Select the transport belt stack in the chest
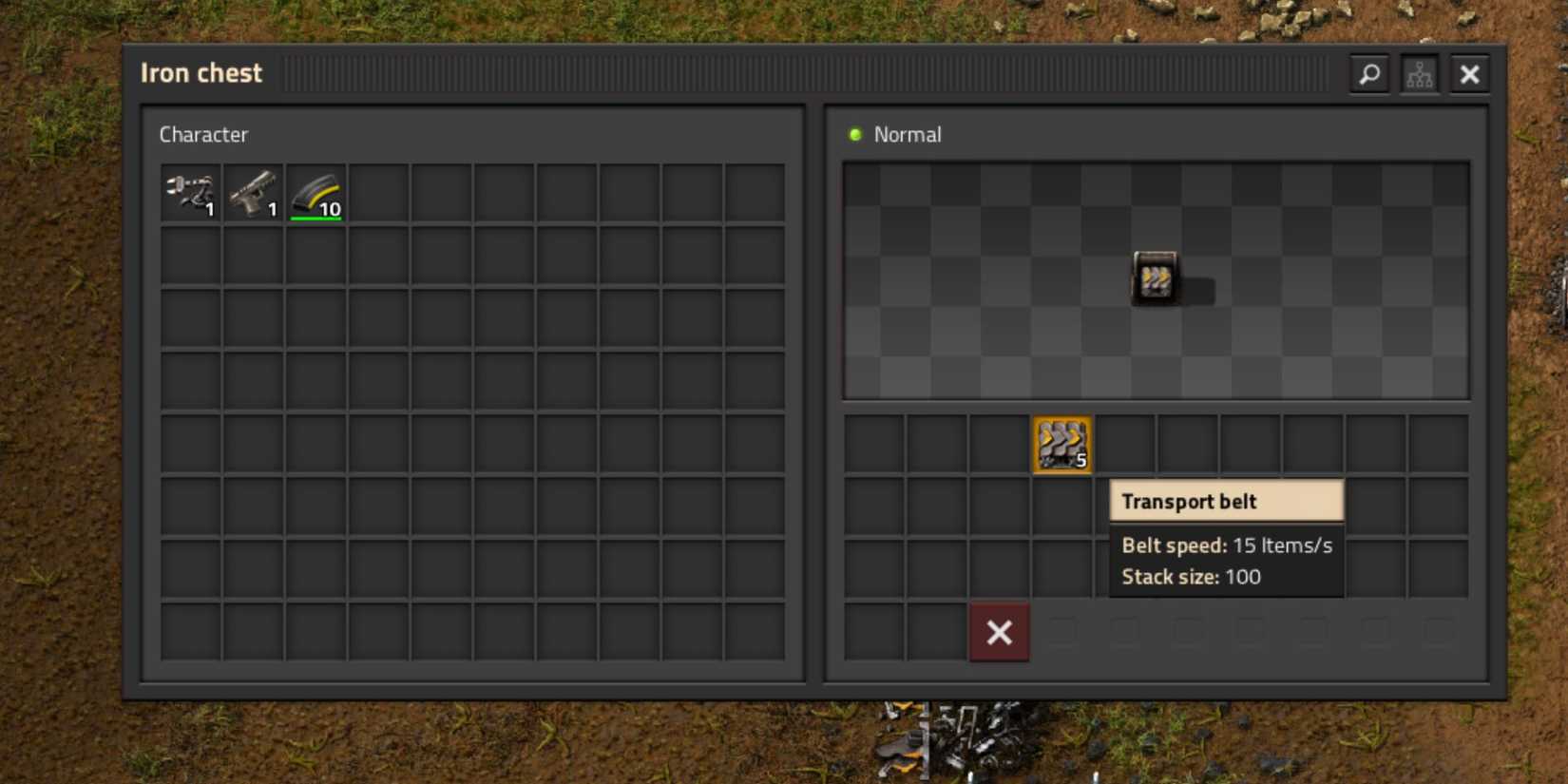This screenshot has width=1568, height=784. (x=1061, y=444)
